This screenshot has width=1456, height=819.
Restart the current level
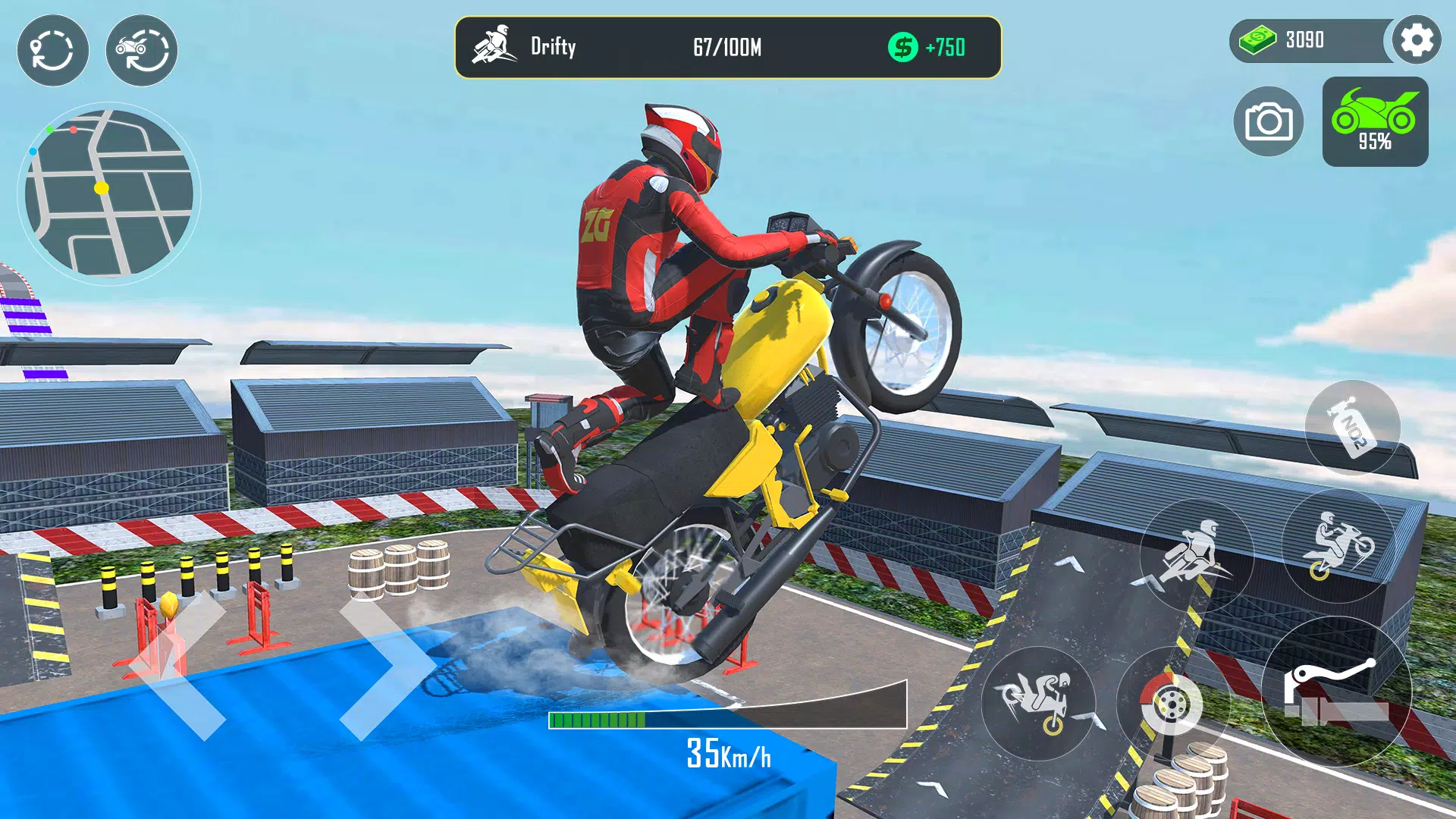coord(52,49)
